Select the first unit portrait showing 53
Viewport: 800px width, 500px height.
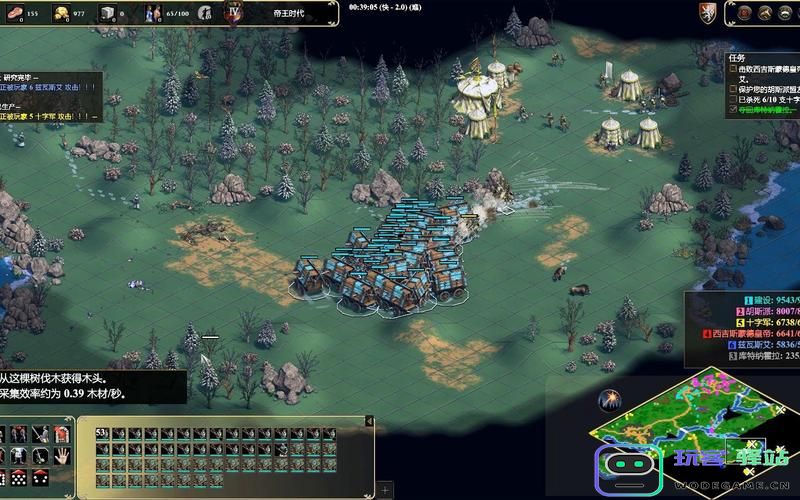pyautogui.click(x=101, y=434)
